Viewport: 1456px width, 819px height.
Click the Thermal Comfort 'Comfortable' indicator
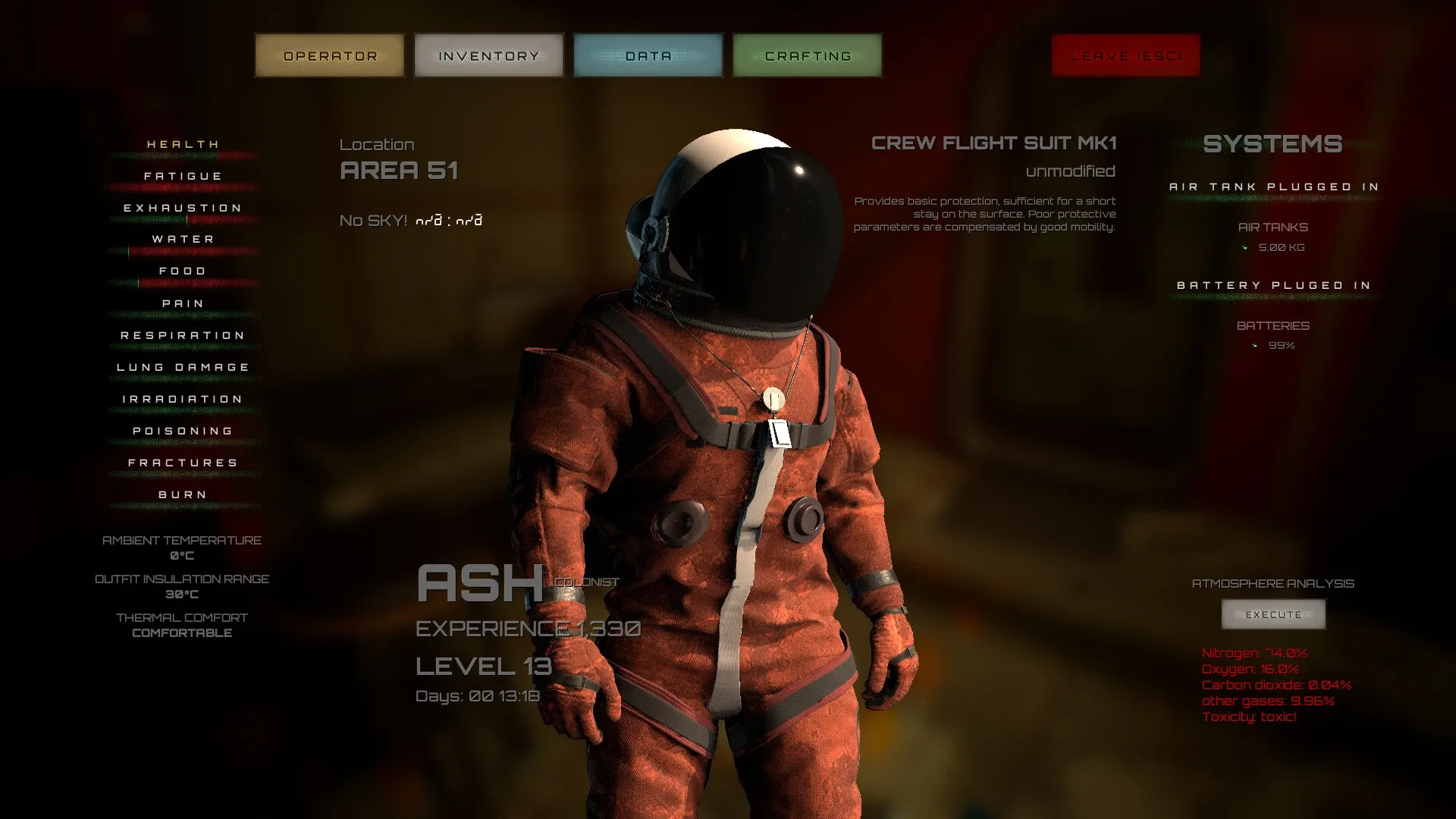(x=180, y=632)
